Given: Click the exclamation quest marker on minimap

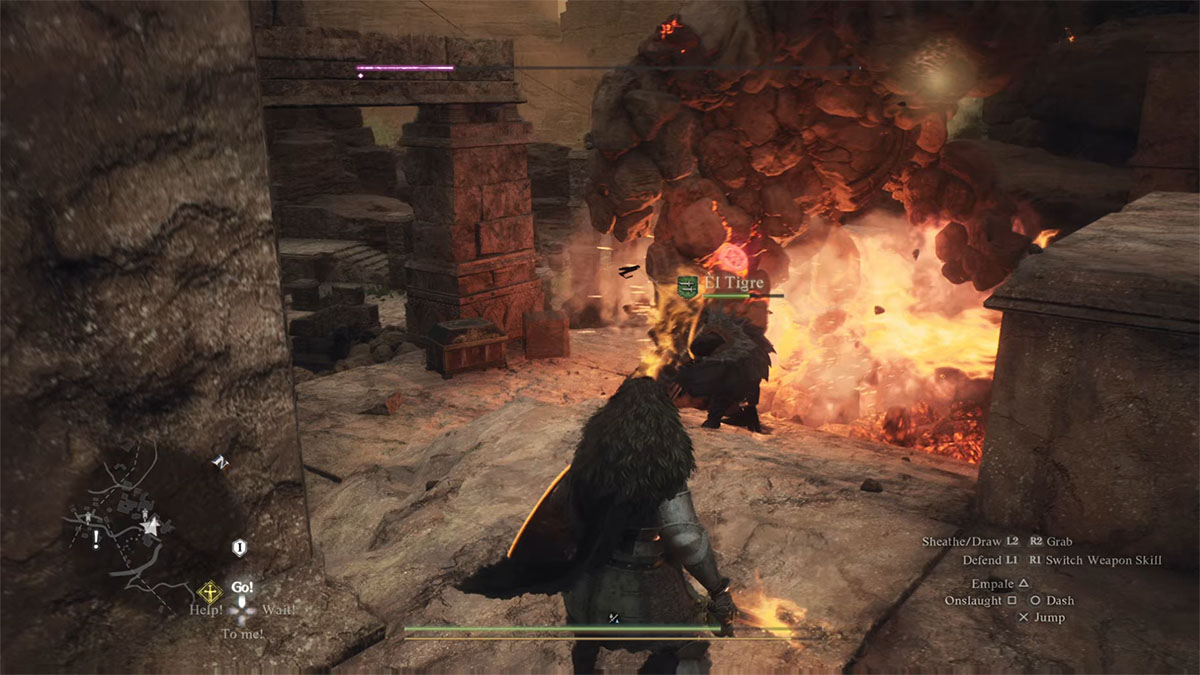Looking at the screenshot, I should (96, 540).
